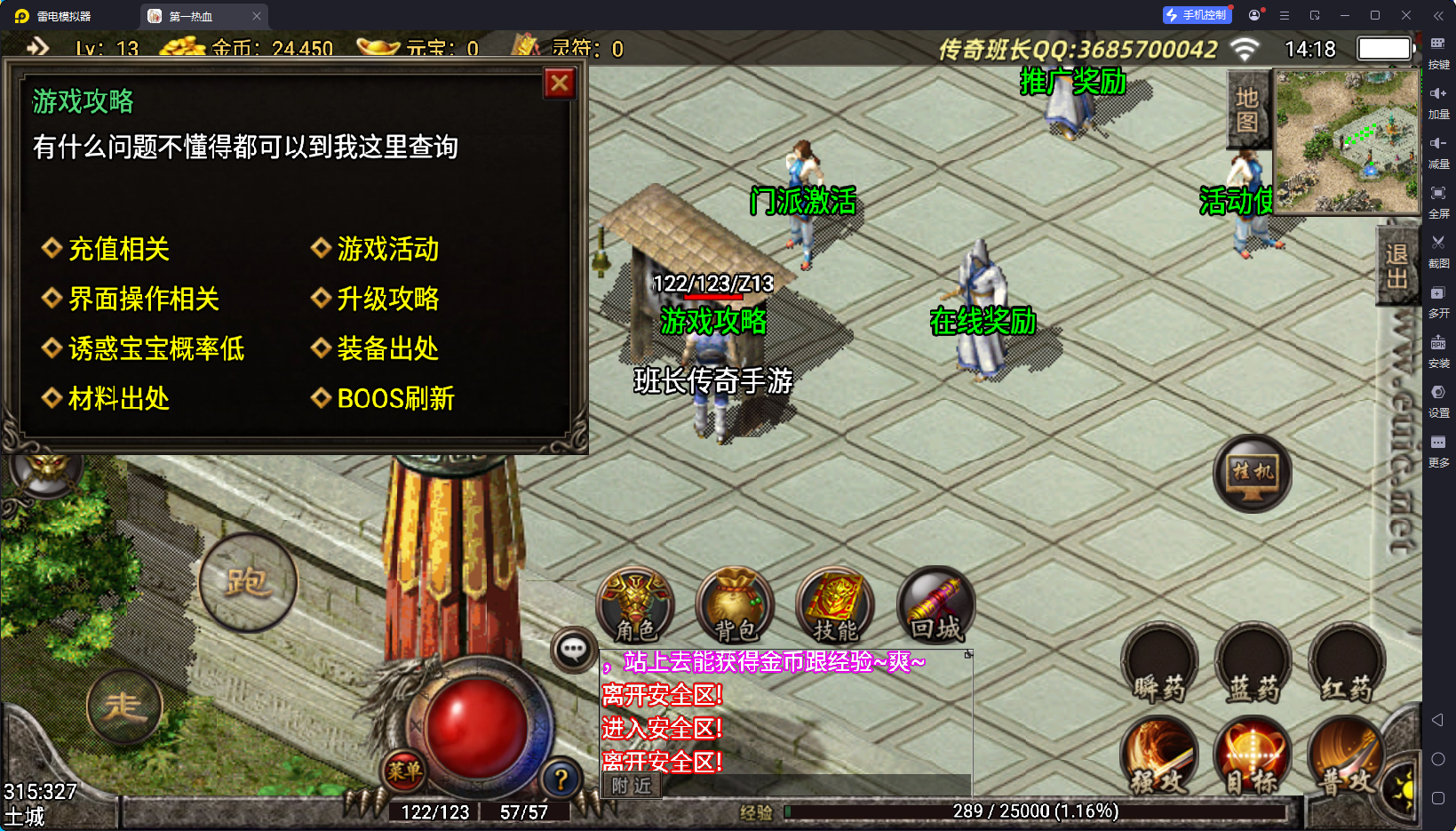Tap the 退出 exit button

(x=1396, y=267)
